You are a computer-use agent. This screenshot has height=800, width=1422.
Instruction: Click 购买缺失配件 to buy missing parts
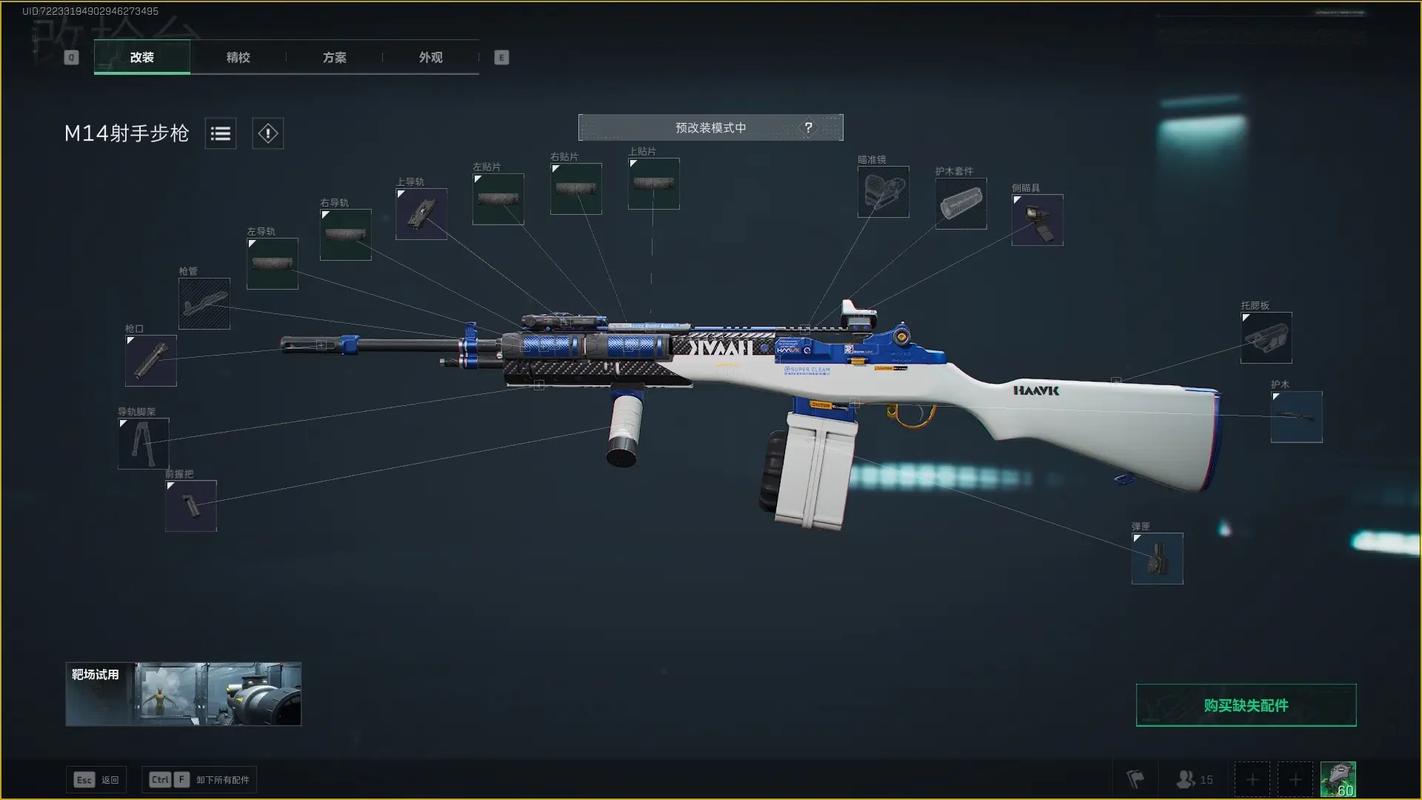pyautogui.click(x=1246, y=705)
